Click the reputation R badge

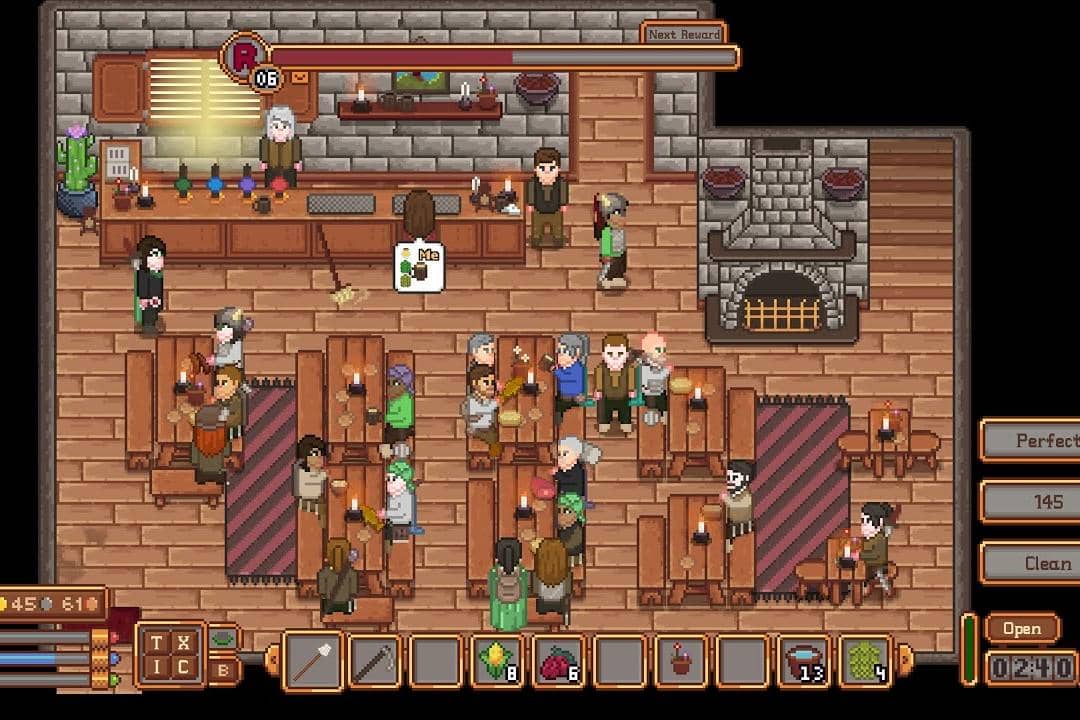coord(242,55)
